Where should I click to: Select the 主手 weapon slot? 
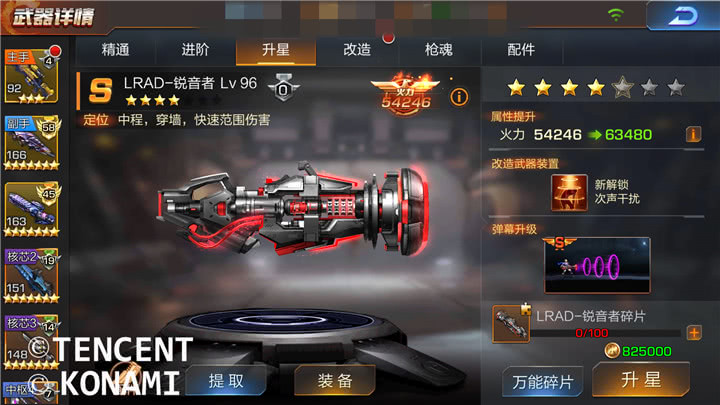30,76
